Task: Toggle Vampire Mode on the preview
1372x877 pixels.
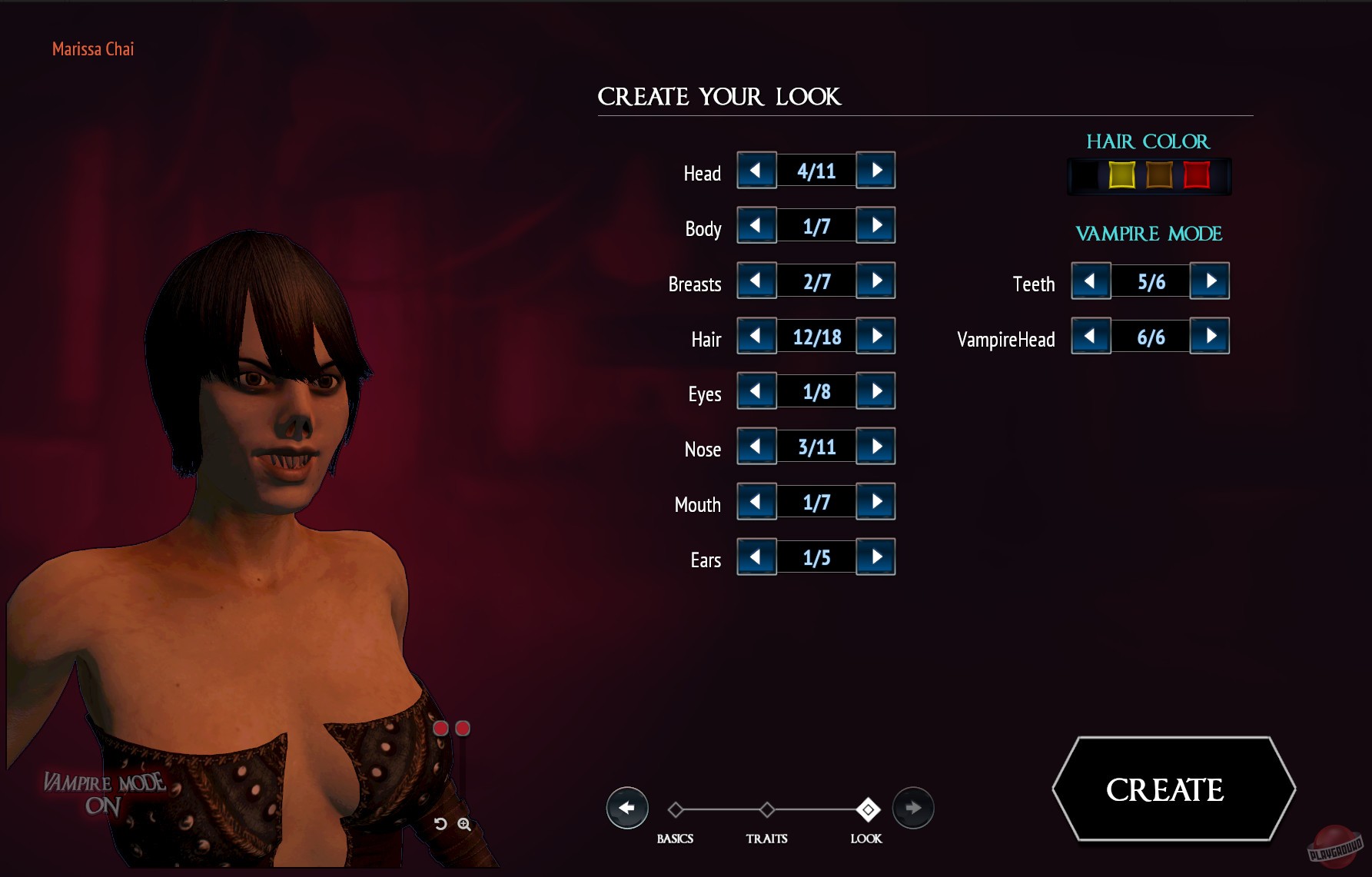Action: coord(103,793)
